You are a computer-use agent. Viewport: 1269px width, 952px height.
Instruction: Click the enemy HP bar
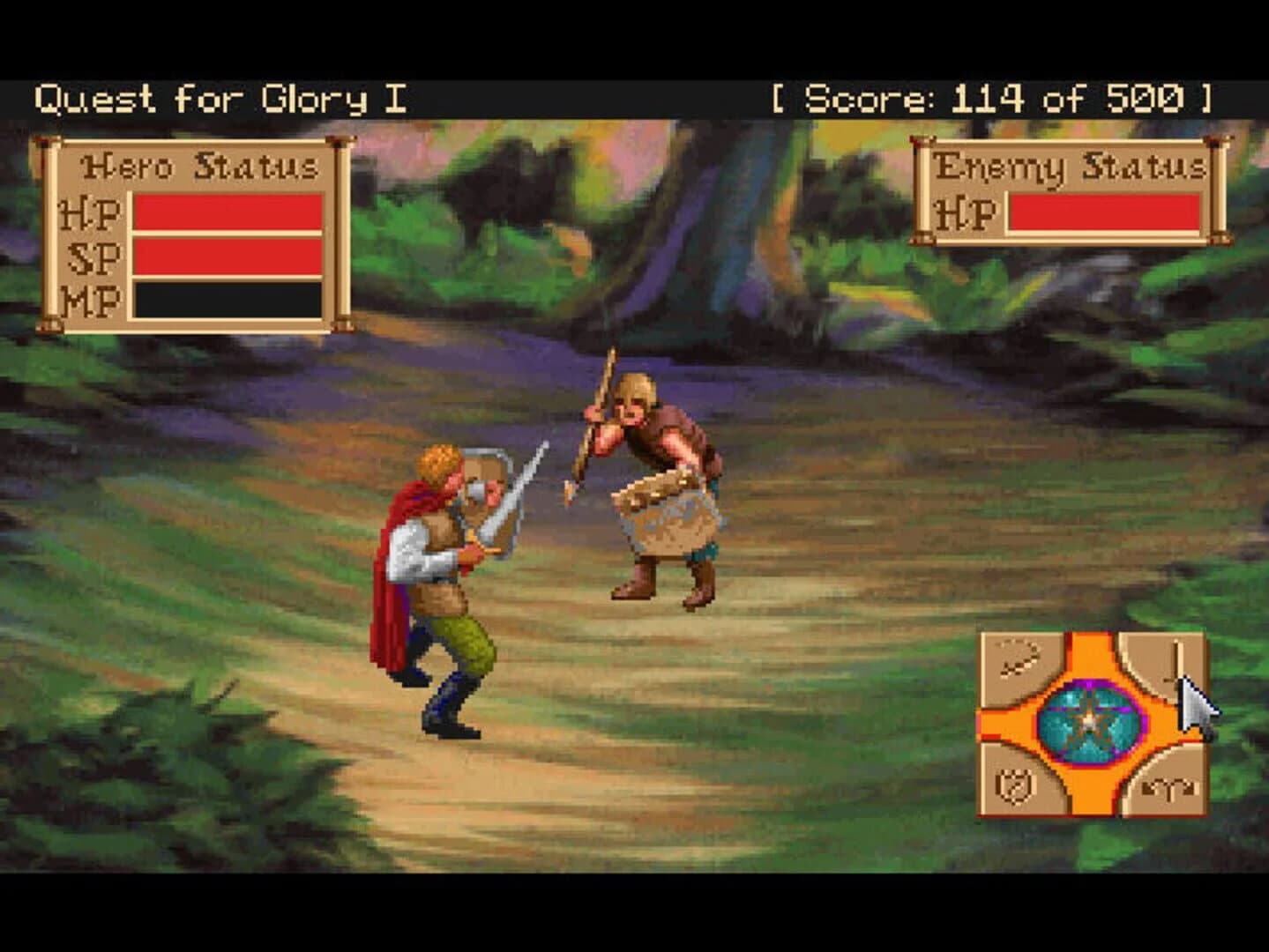[1102, 212]
